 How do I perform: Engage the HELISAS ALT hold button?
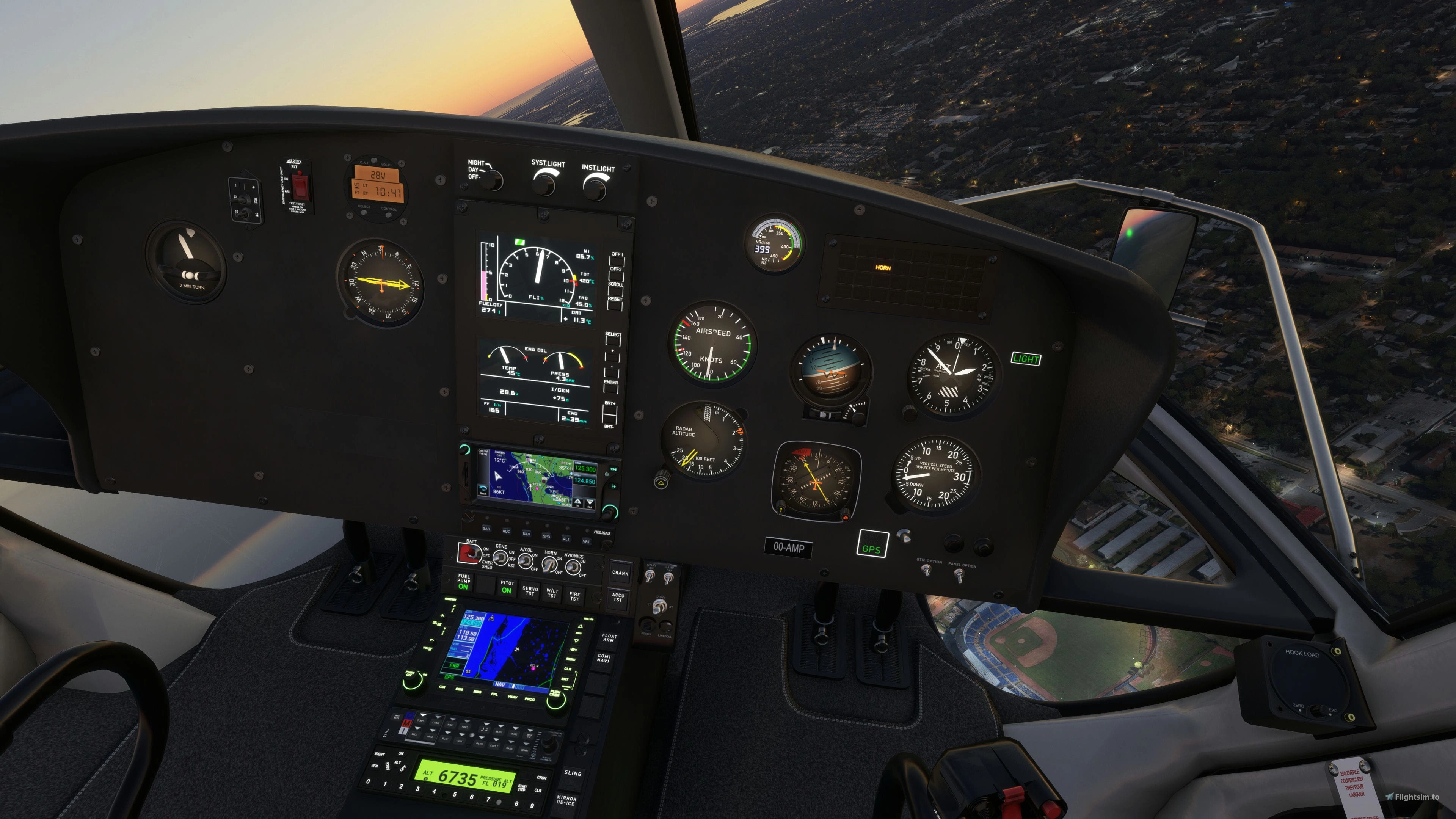tap(566, 539)
